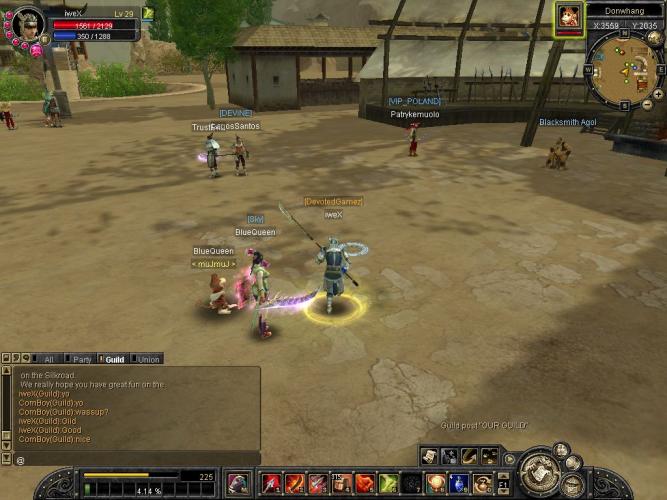The image size is (667, 500).
Task: Activate the dark swirl skill slot
Action: [x=412, y=484]
